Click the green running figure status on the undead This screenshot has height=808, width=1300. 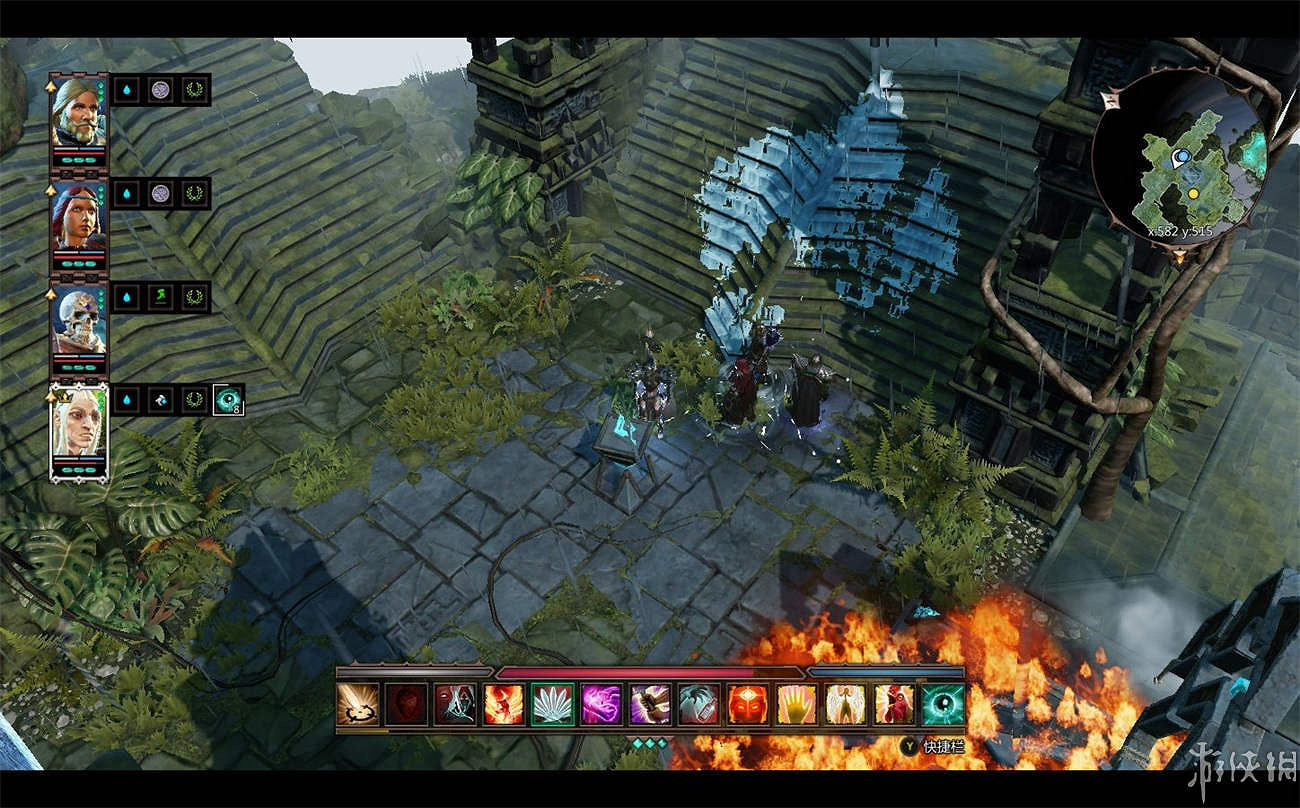(160, 296)
